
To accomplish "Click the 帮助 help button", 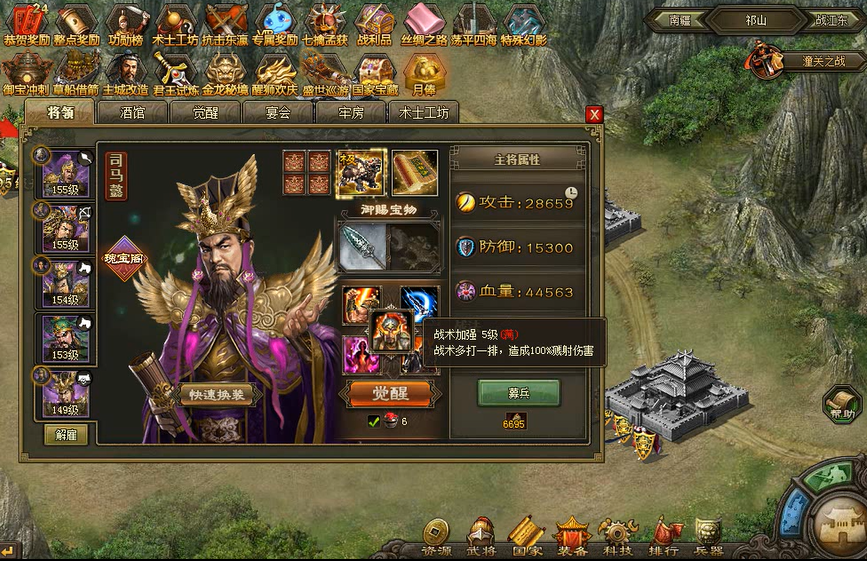I will (843, 403).
